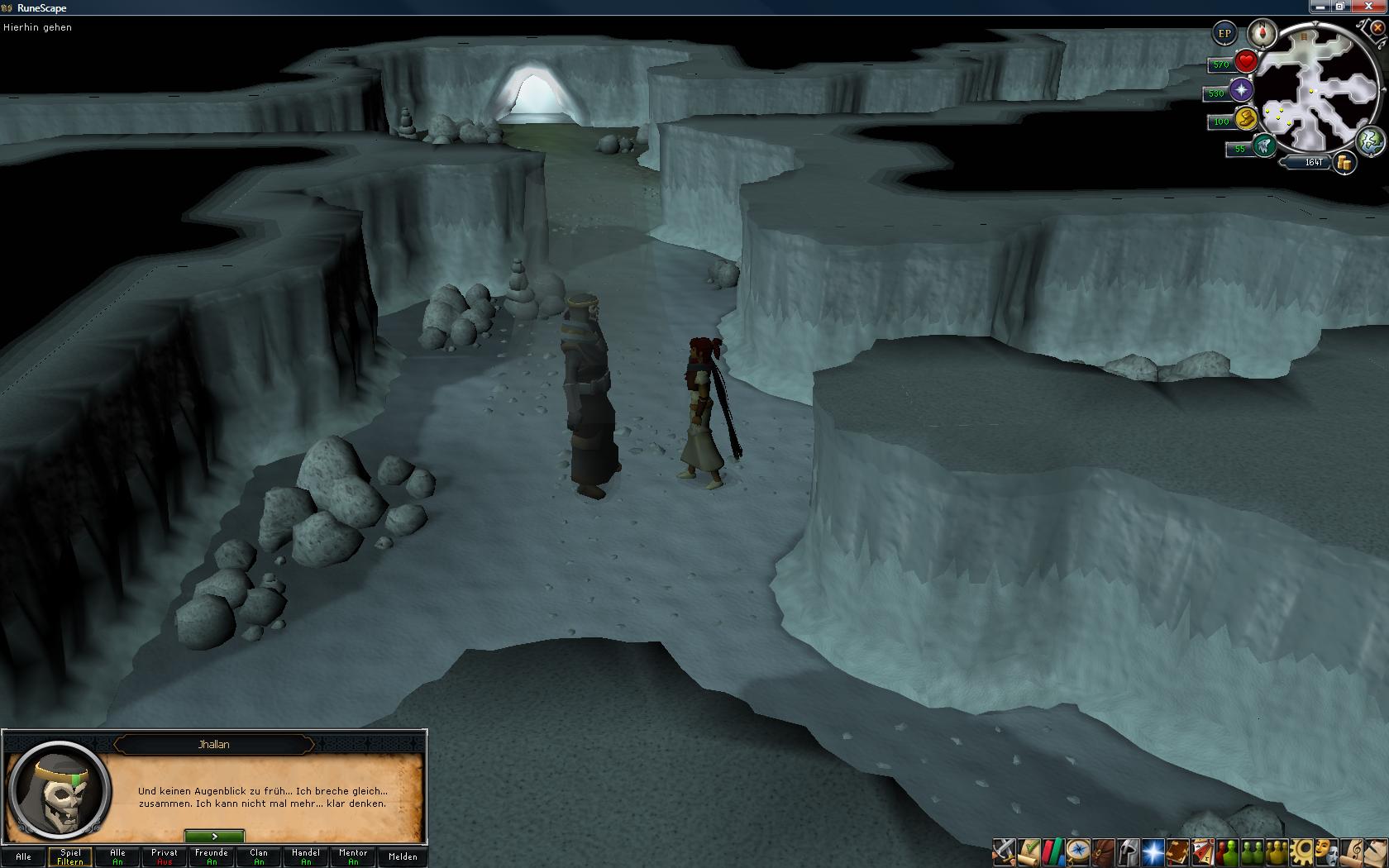
Task: Open the crossed swords combat tab
Action: [1004, 851]
